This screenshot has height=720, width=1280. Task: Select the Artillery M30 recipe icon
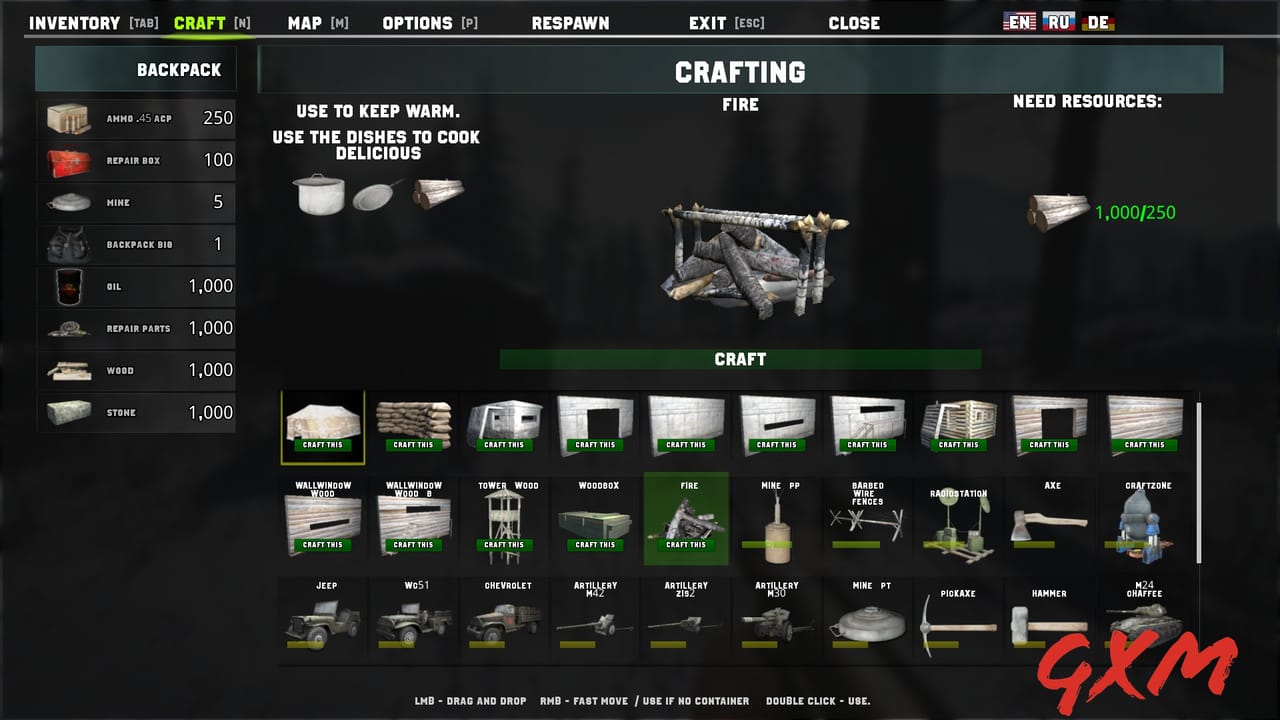click(x=775, y=625)
